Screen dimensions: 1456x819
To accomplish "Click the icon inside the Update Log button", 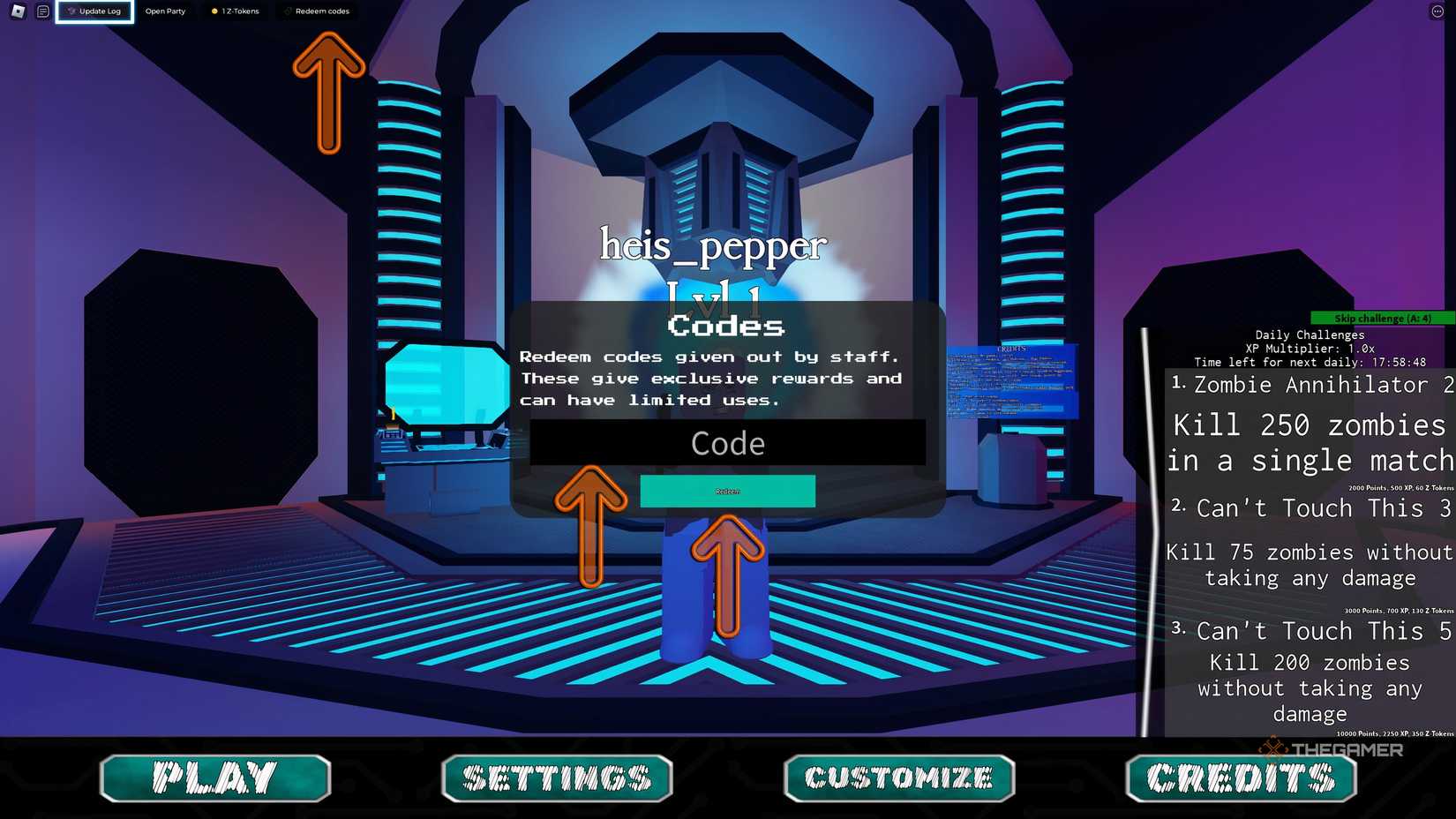I will click(69, 11).
